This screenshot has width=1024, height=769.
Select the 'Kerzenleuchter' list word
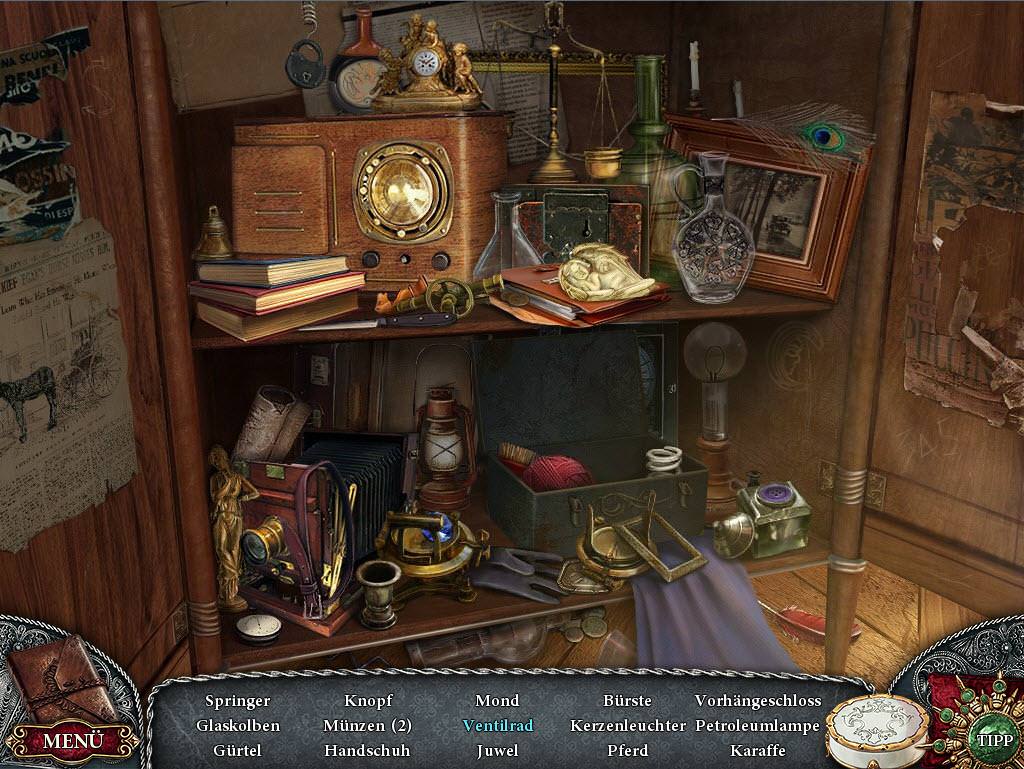tap(627, 725)
